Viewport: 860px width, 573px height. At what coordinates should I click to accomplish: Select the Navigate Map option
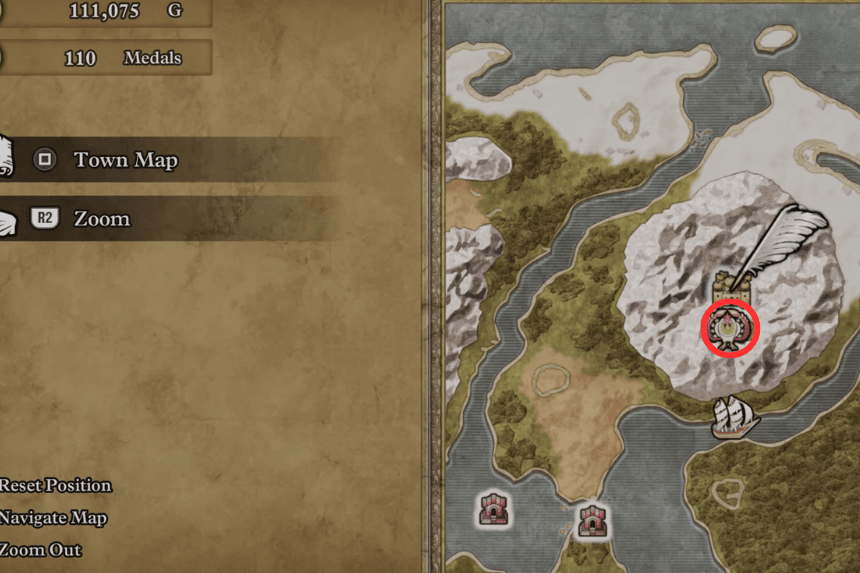(54, 518)
